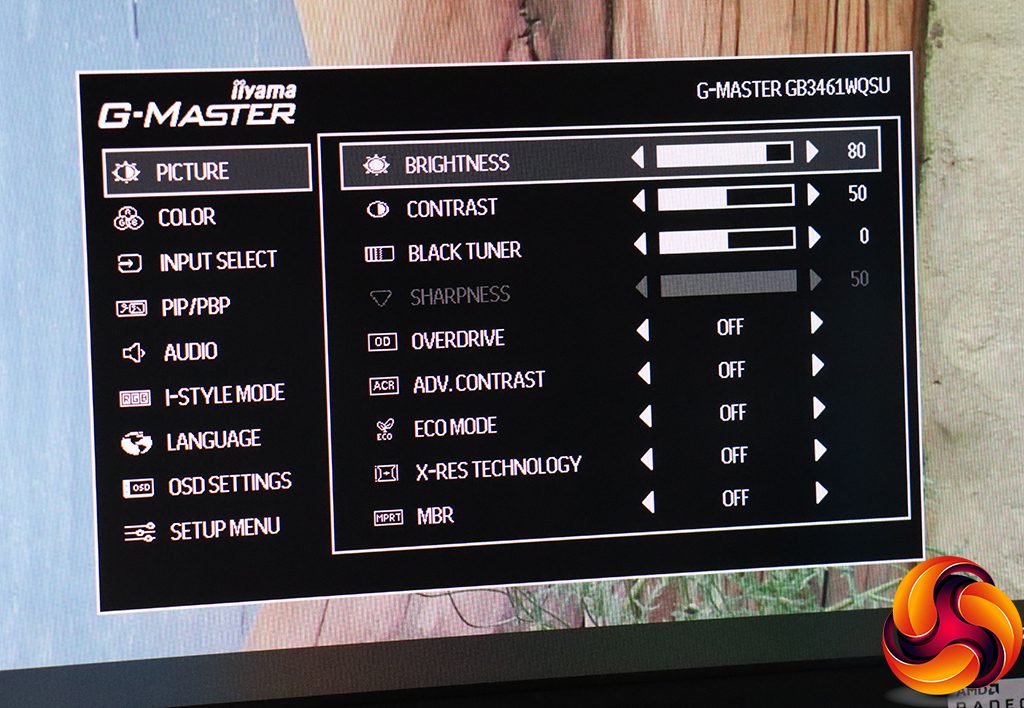Select OSD SETTINGS entry
This screenshot has width=1024, height=708.
(229, 486)
